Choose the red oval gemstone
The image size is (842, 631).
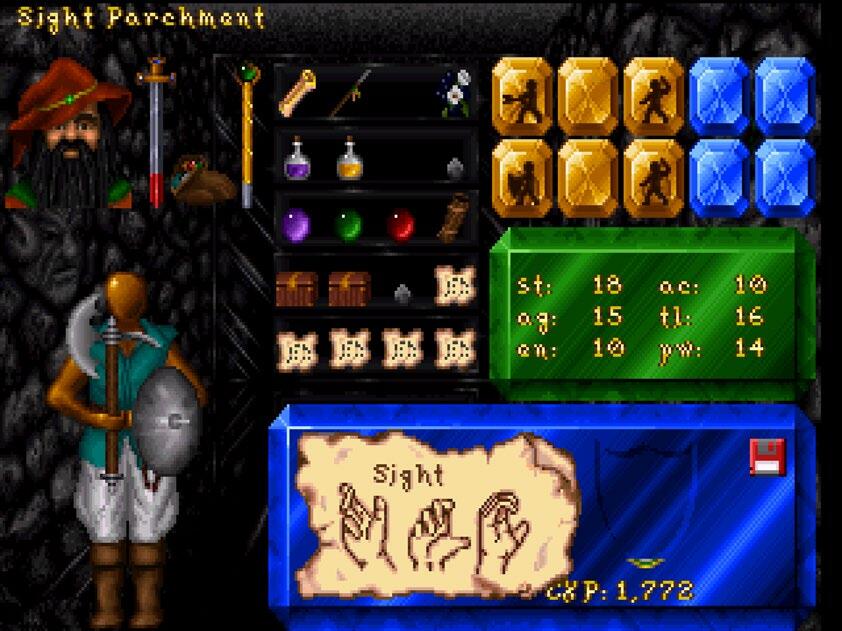point(400,223)
